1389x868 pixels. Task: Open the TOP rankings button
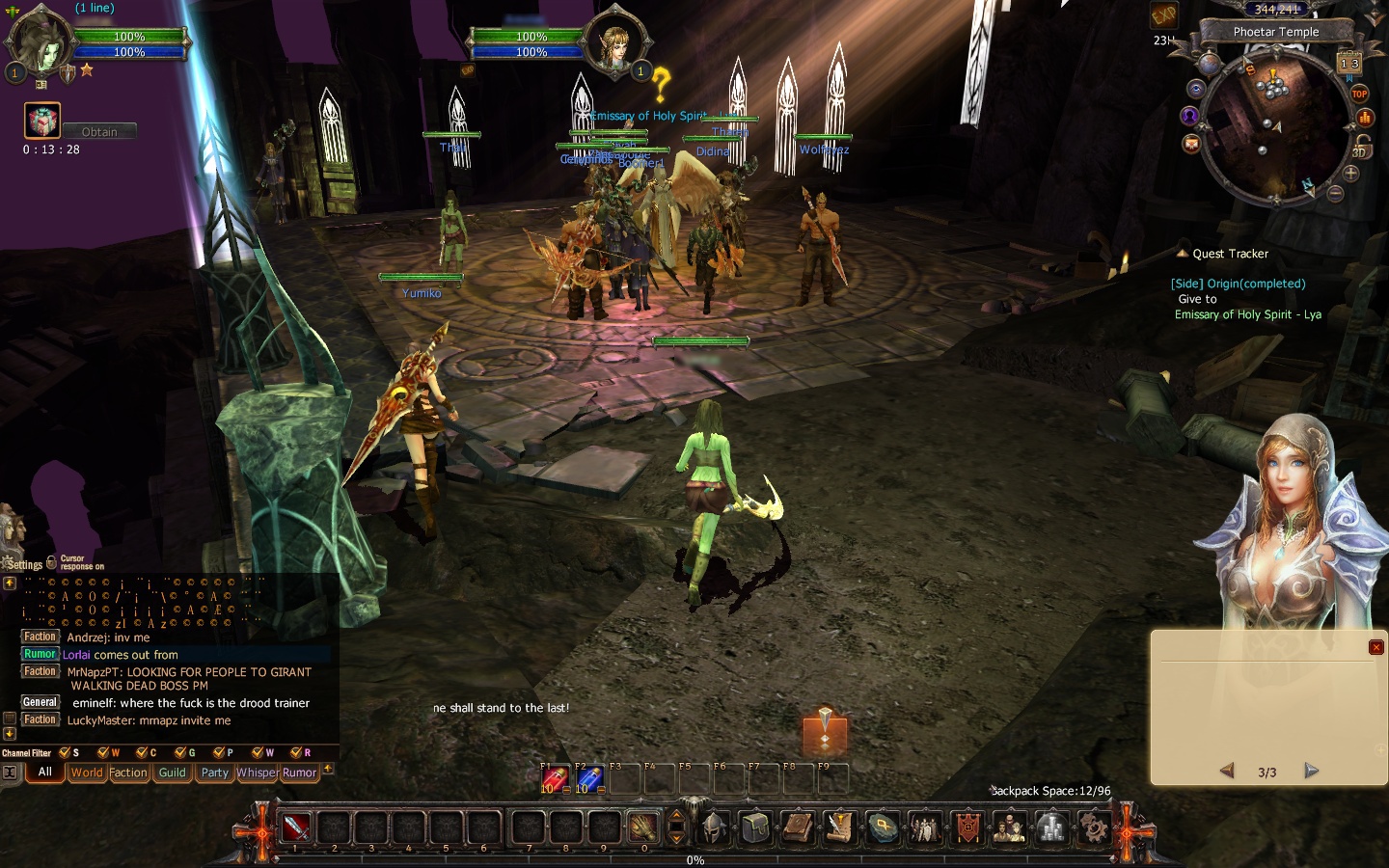[1359, 94]
